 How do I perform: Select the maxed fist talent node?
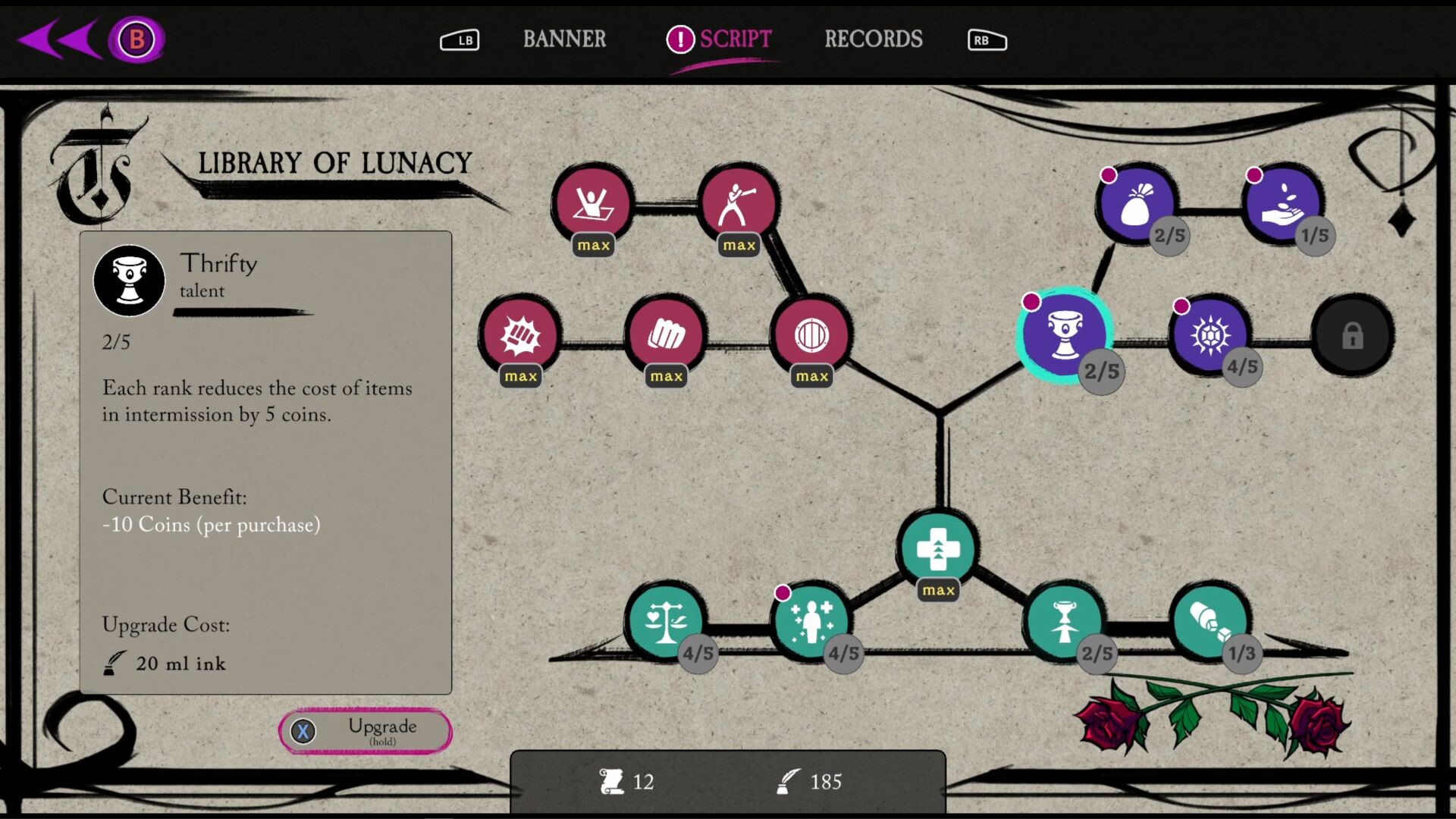coord(666,334)
